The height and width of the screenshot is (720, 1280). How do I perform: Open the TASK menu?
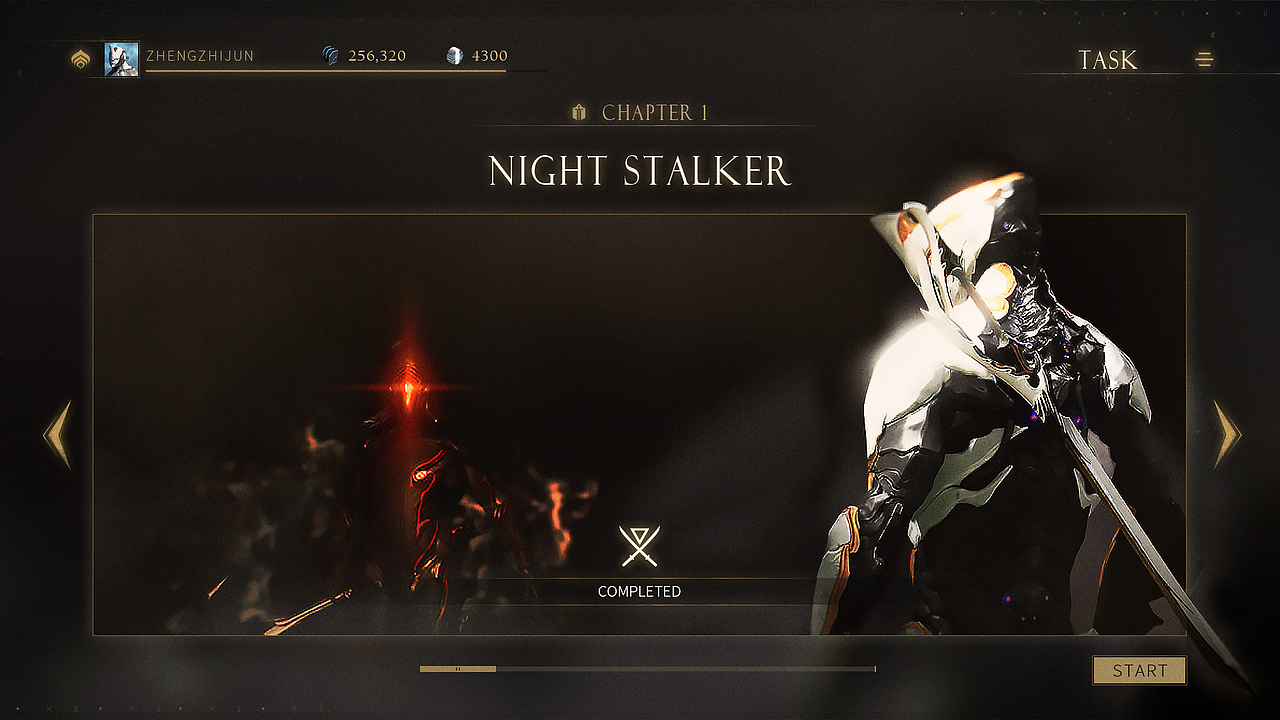pyautogui.click(x=1106, y=60)
